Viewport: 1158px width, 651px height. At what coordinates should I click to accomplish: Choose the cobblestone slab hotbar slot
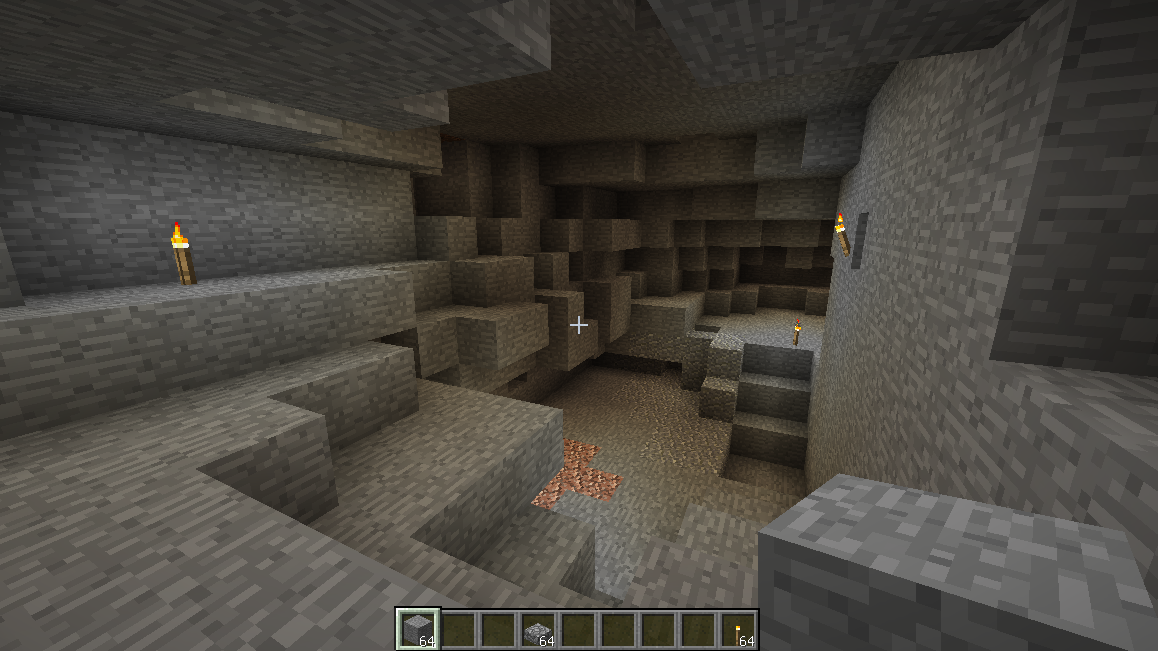click(x=538, y=629)
